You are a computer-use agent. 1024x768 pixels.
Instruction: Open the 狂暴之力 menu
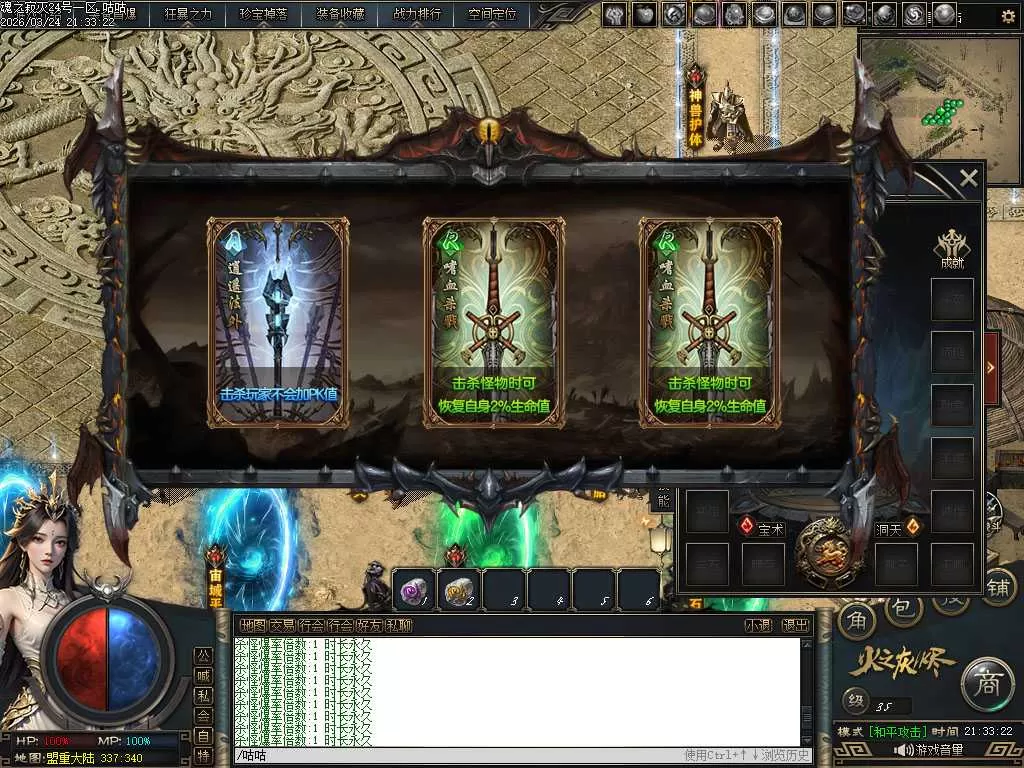[189, 14]
